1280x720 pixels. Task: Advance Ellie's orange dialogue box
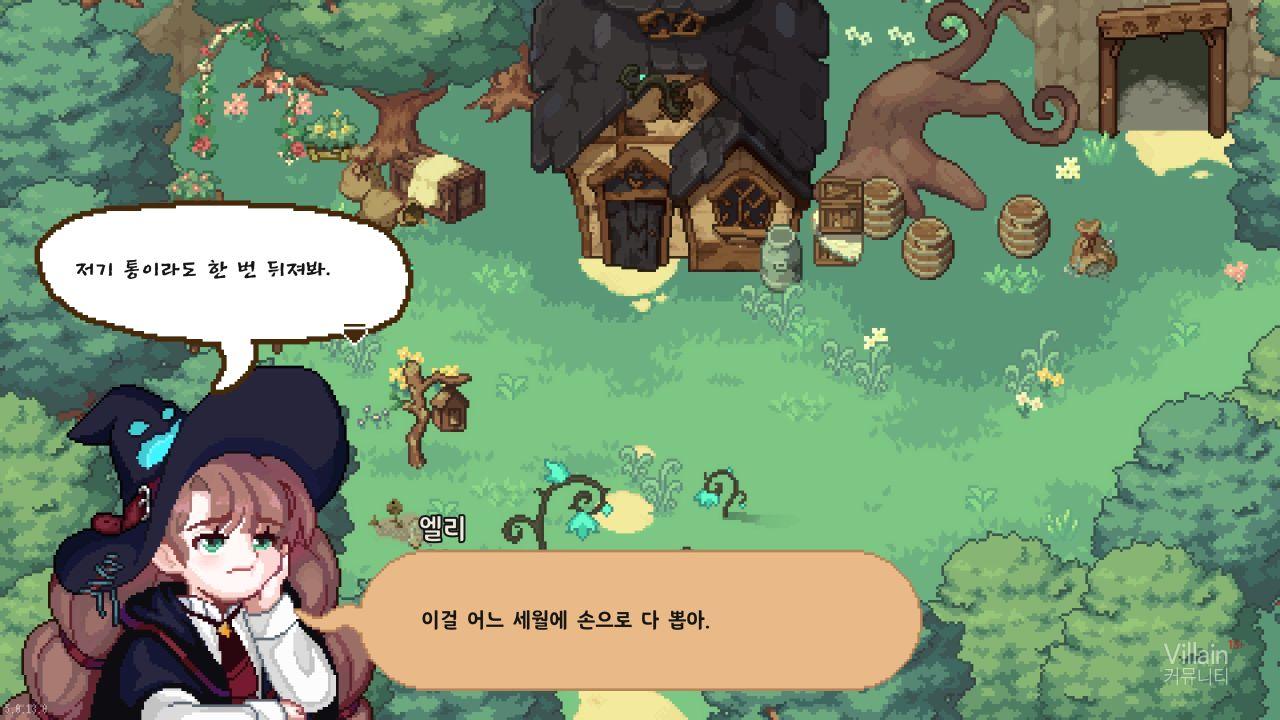(x=640, y=620)
